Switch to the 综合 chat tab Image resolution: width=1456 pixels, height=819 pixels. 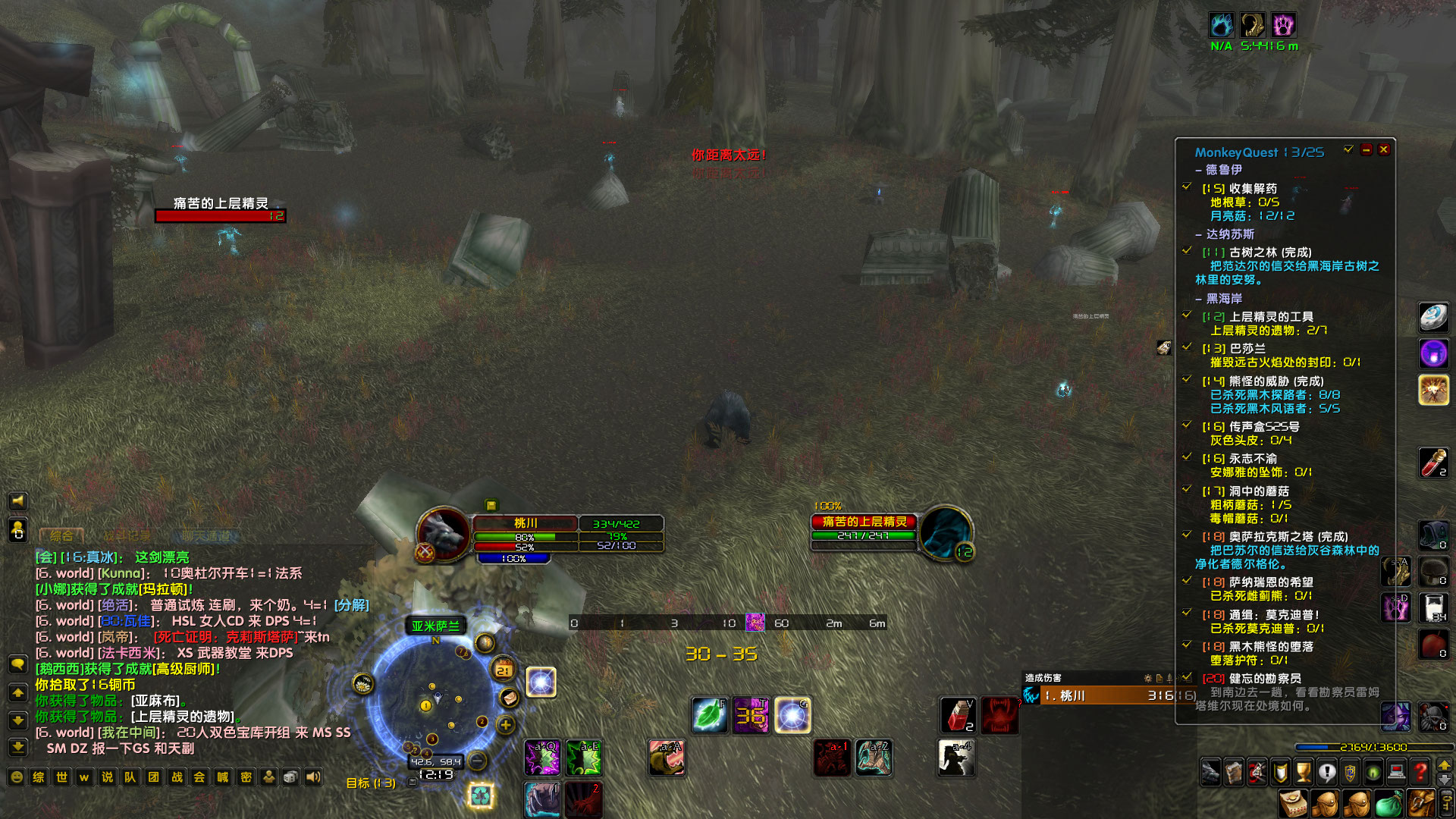point(64,534)
